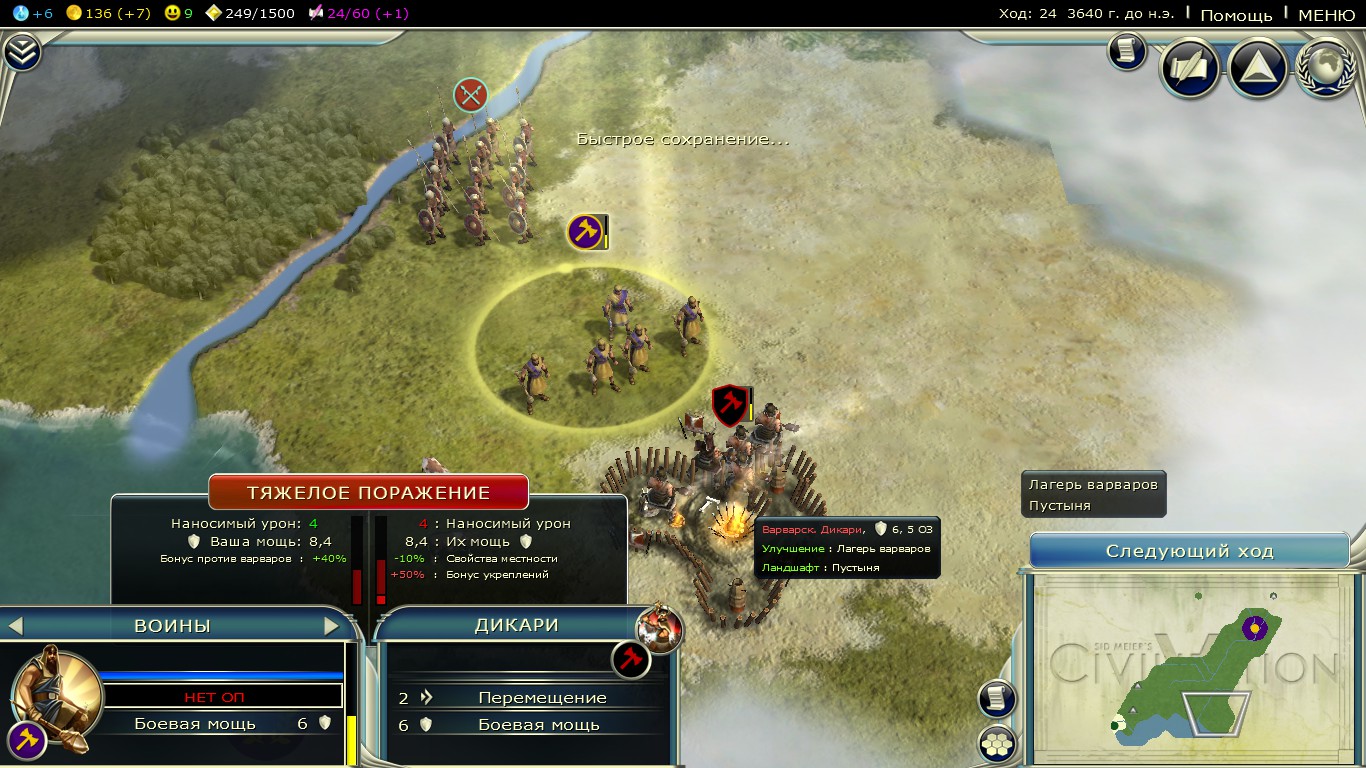
Task: Click the red barbarian unit flag
Action: (730, 404)
